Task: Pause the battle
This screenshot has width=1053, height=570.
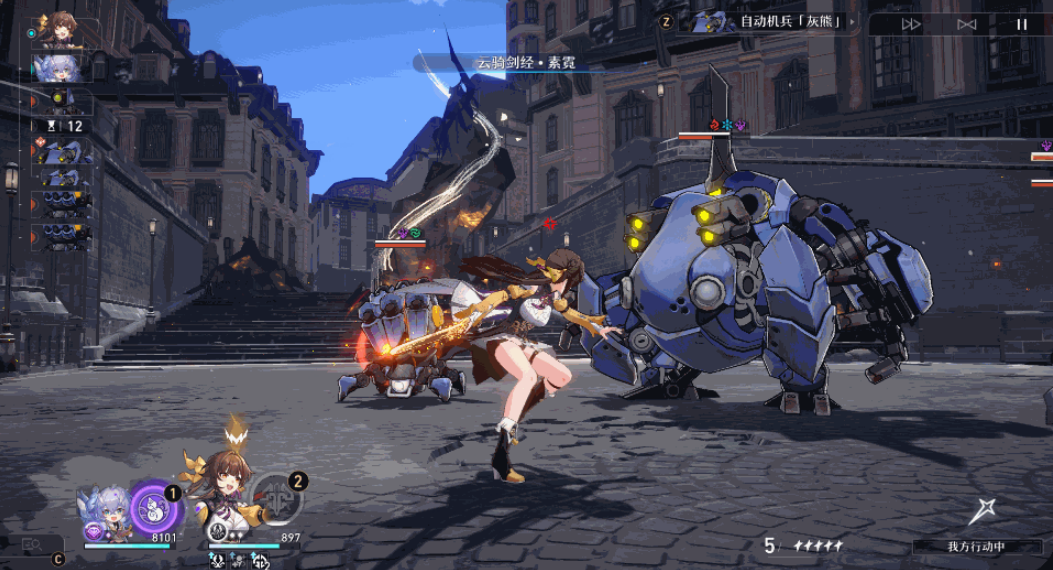Action: click(1021, 24)
